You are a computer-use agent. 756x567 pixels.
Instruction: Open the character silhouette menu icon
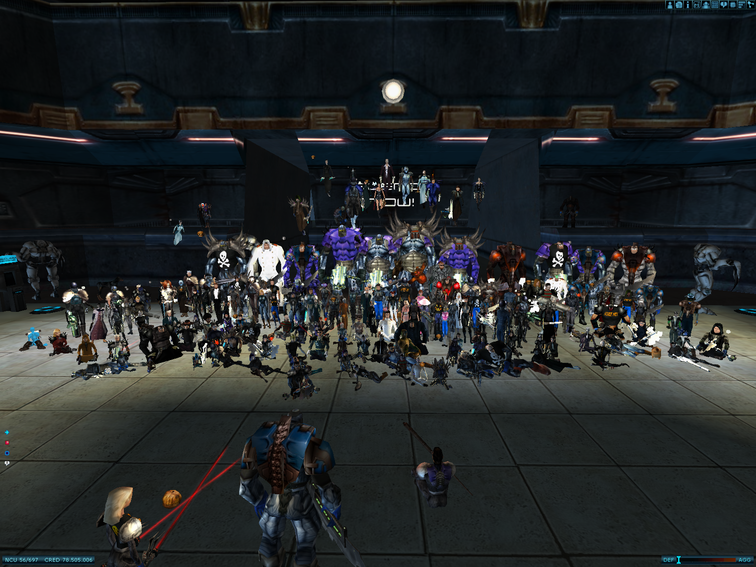coord(669,5)
